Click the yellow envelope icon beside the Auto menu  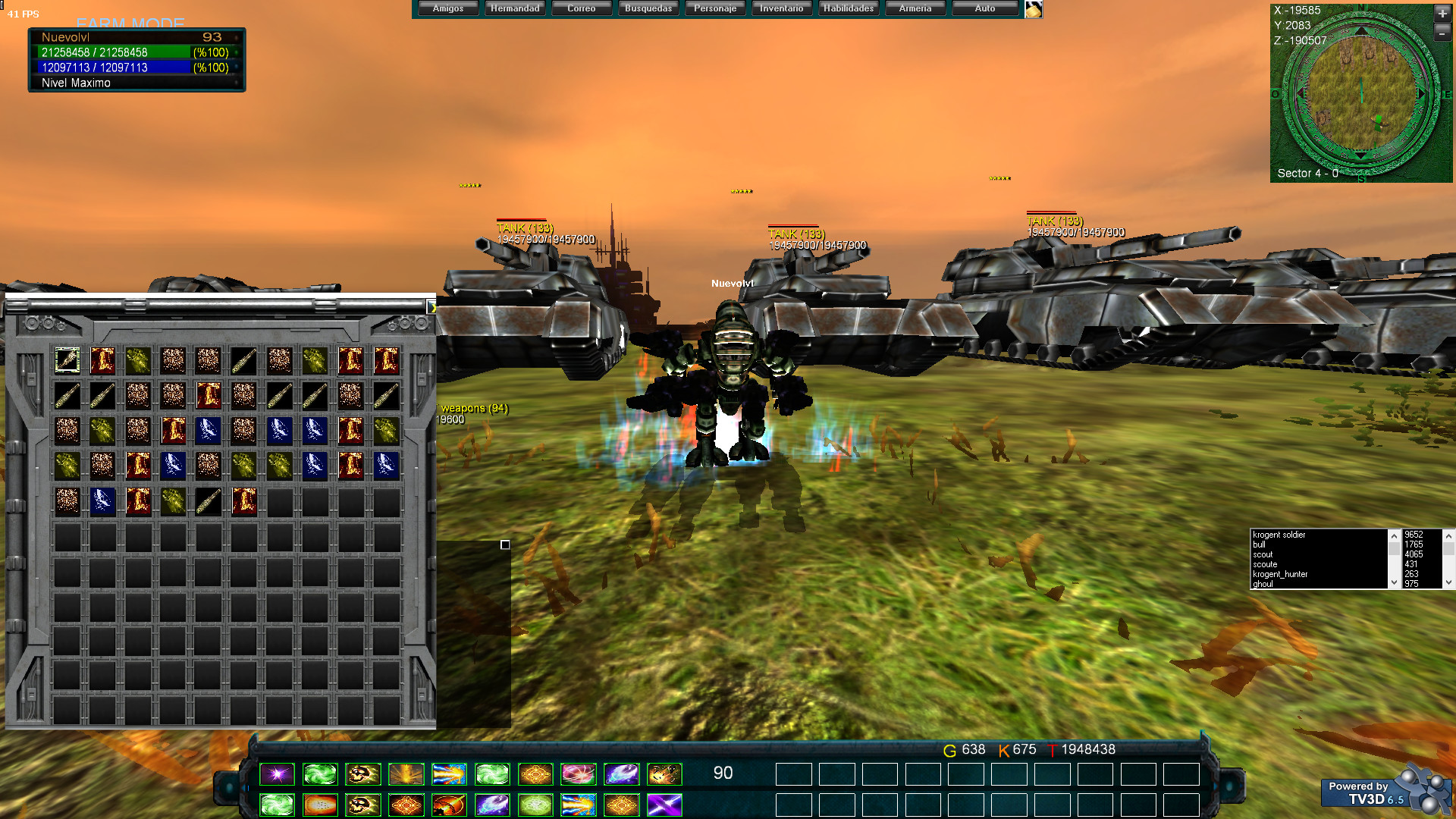(1033, 8)
